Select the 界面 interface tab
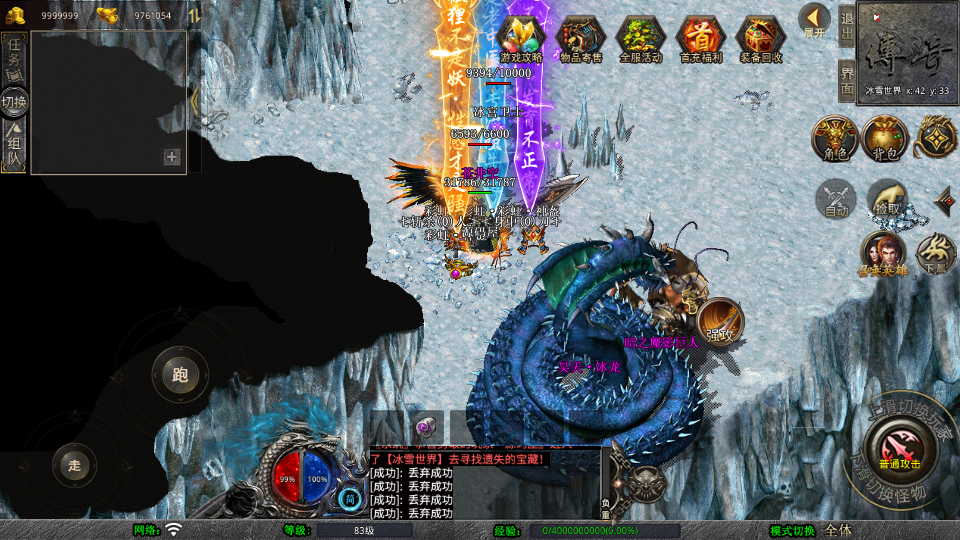The height and width of the screenshot is (540, 960). [x=847, y=81]
